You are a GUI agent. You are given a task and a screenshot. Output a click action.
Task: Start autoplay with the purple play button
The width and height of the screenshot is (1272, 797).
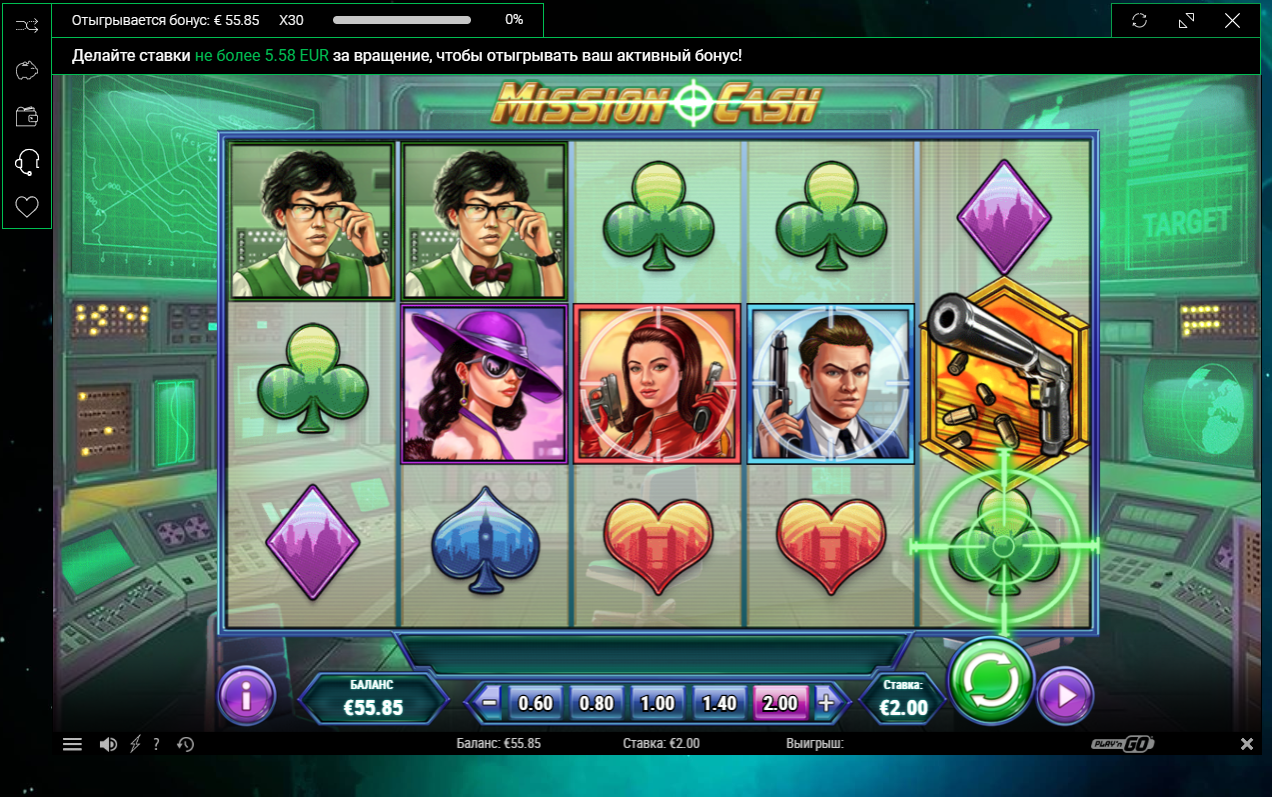click(x=1065, y=694)
